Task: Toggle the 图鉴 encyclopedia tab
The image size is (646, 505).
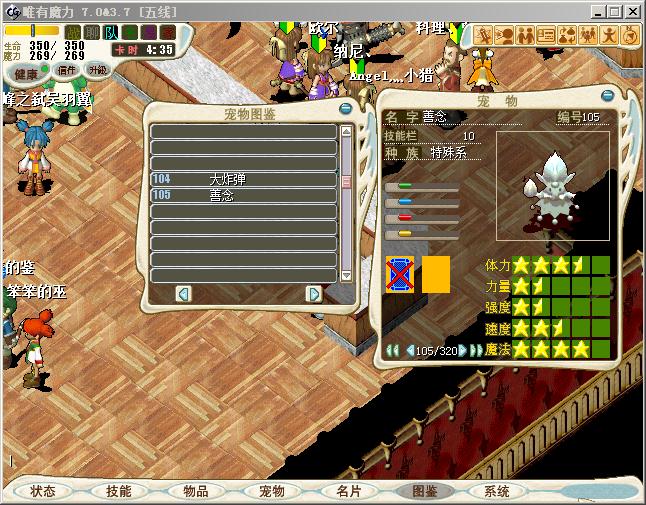Action: pyautogui.click(x=424, y=491)
